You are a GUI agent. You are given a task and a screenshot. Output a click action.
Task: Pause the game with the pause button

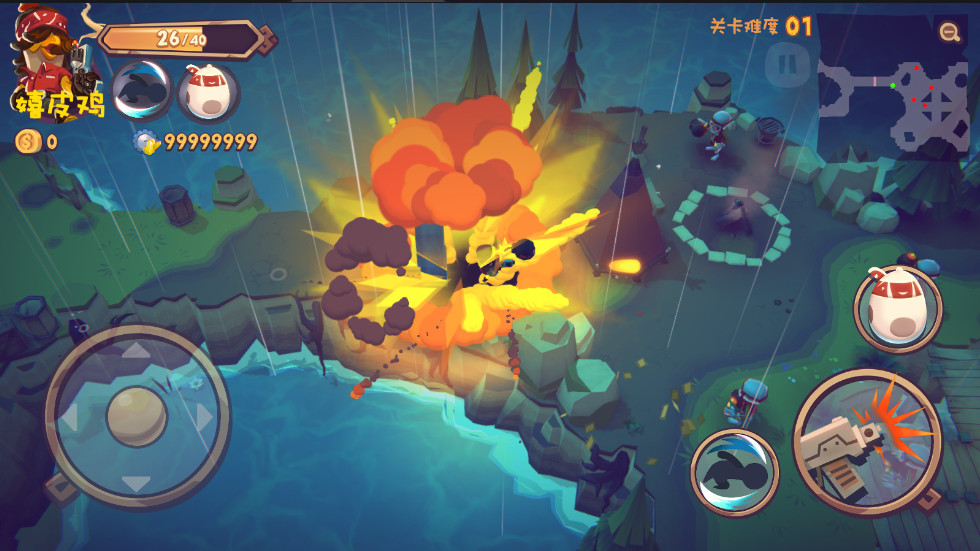point(787,64)
